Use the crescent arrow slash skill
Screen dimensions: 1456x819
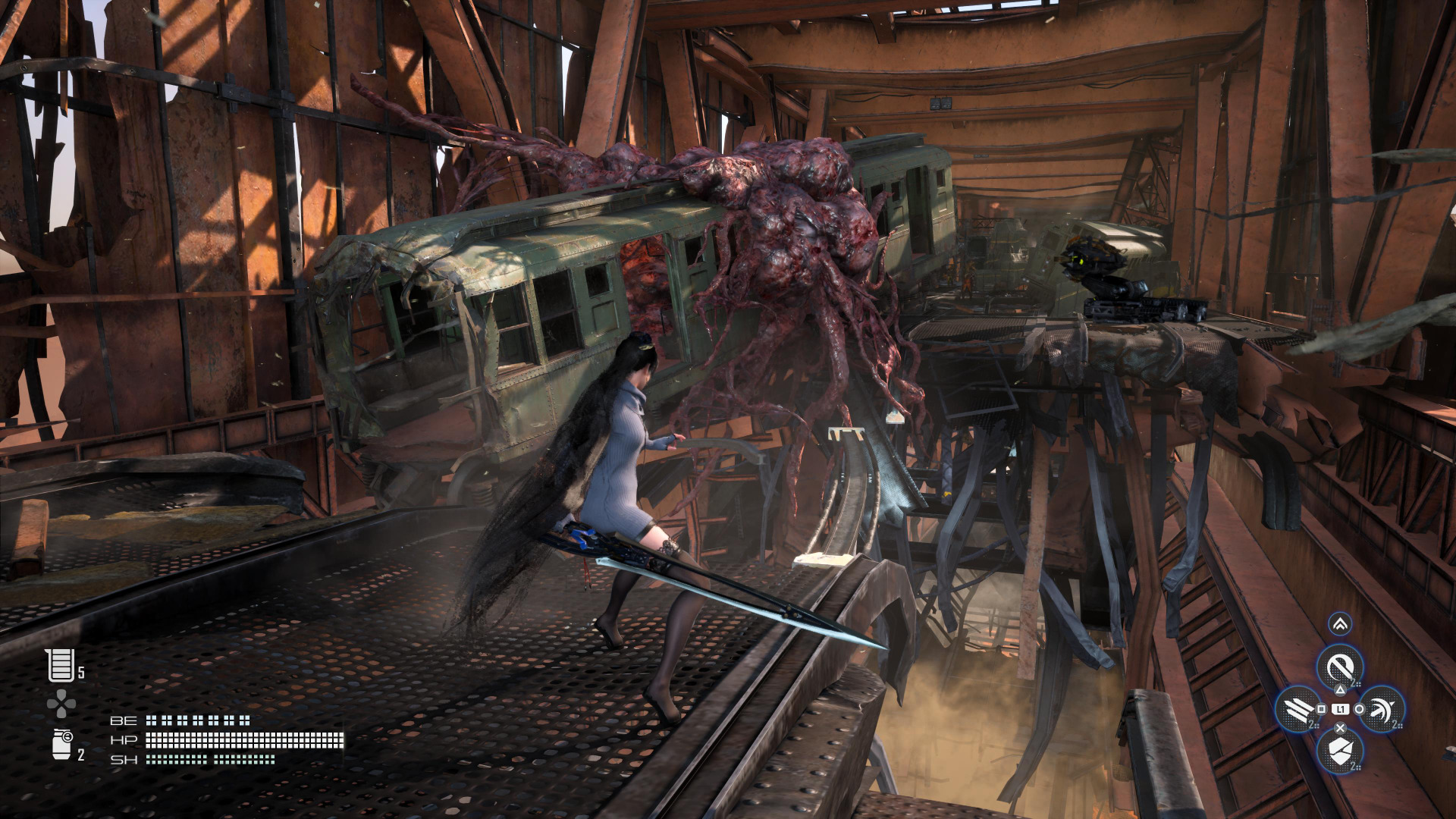click(1382, 709)
